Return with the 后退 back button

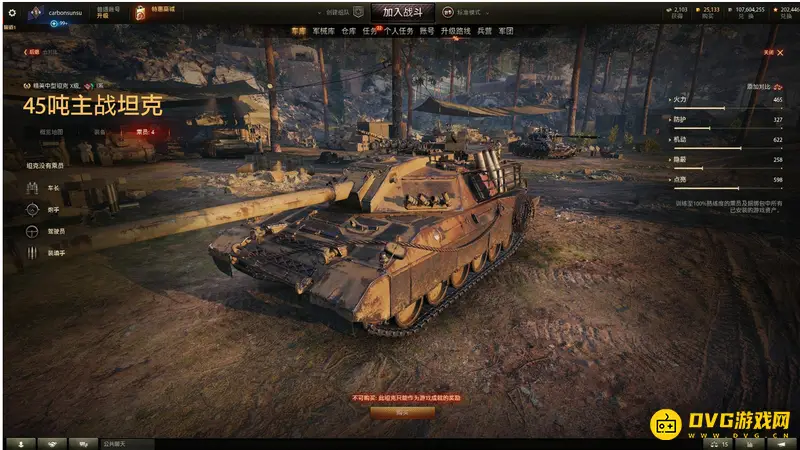pyautogui.click(x=32, y=50)
